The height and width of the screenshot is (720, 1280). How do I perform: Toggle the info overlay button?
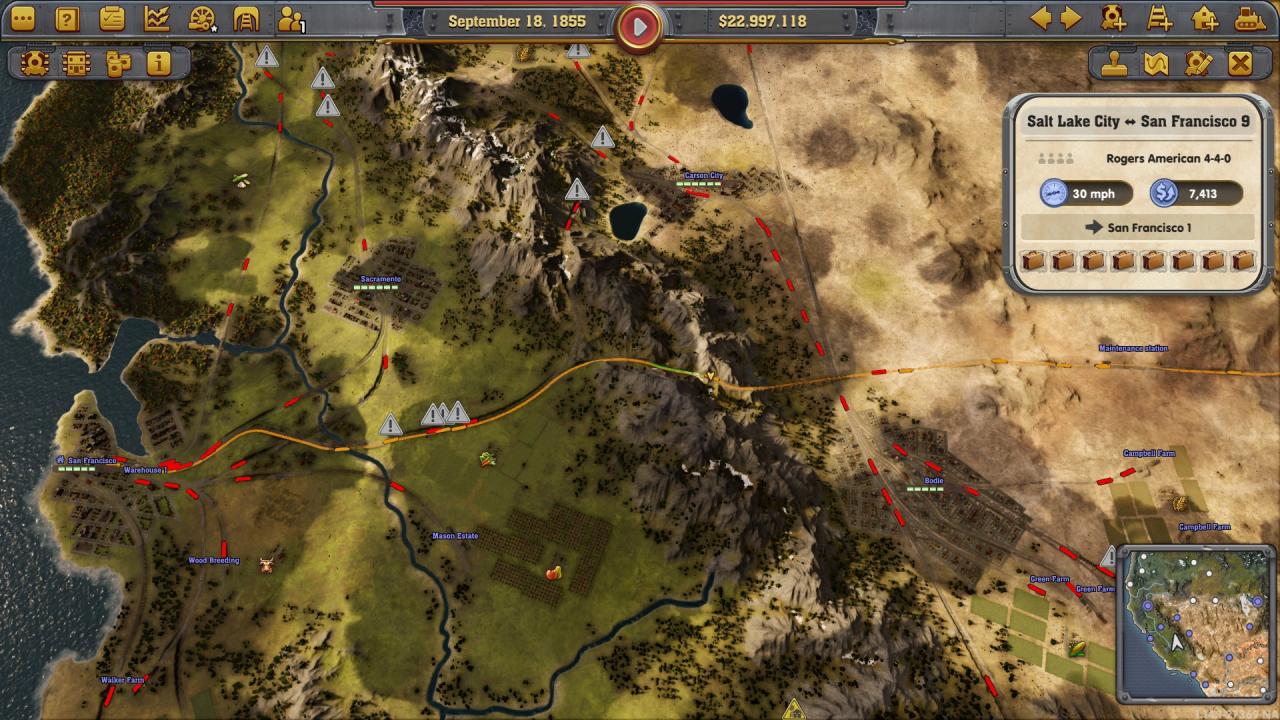coord(158,64)
